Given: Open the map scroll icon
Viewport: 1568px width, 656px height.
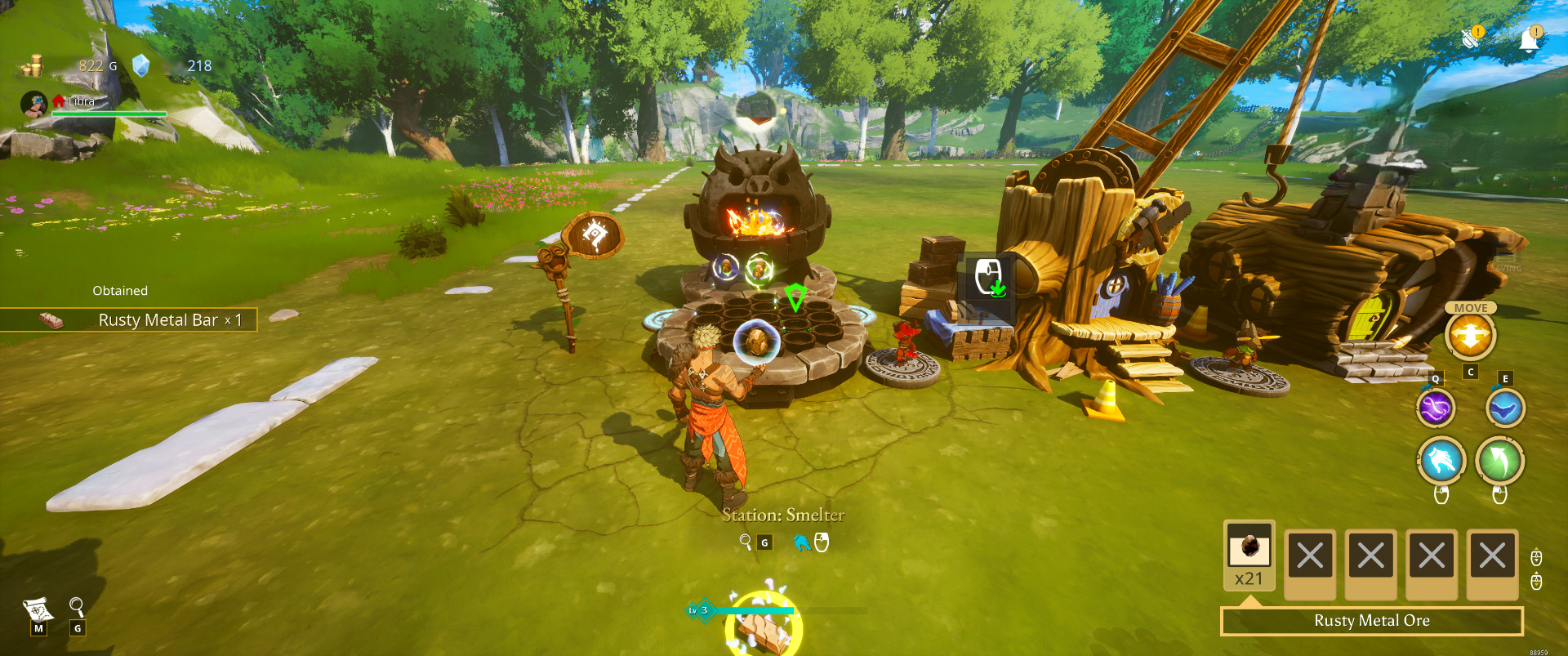Looking at the screenshot, I should coord(38,609).
